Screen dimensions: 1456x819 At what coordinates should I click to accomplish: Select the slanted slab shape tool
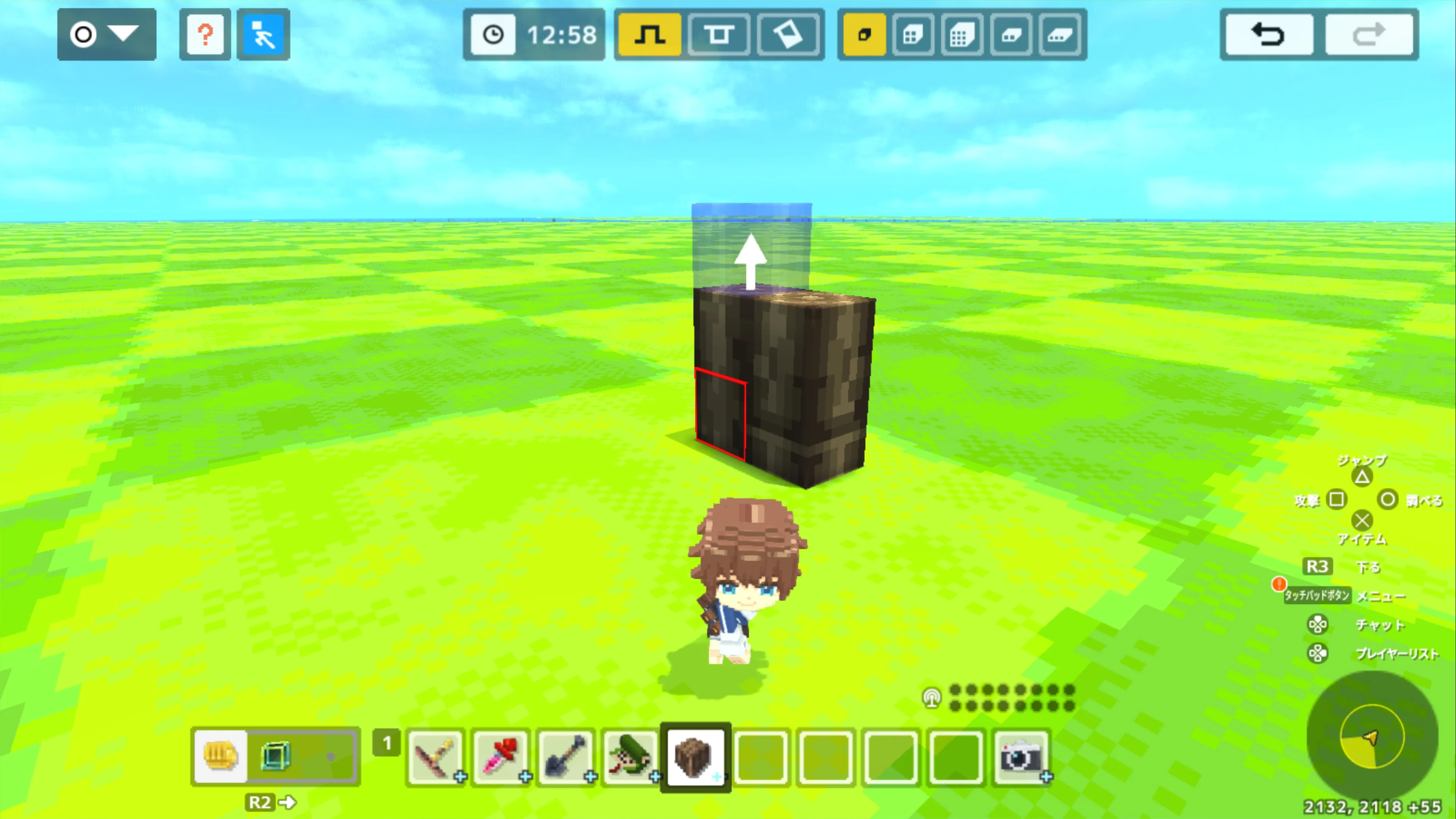[789, 35]
